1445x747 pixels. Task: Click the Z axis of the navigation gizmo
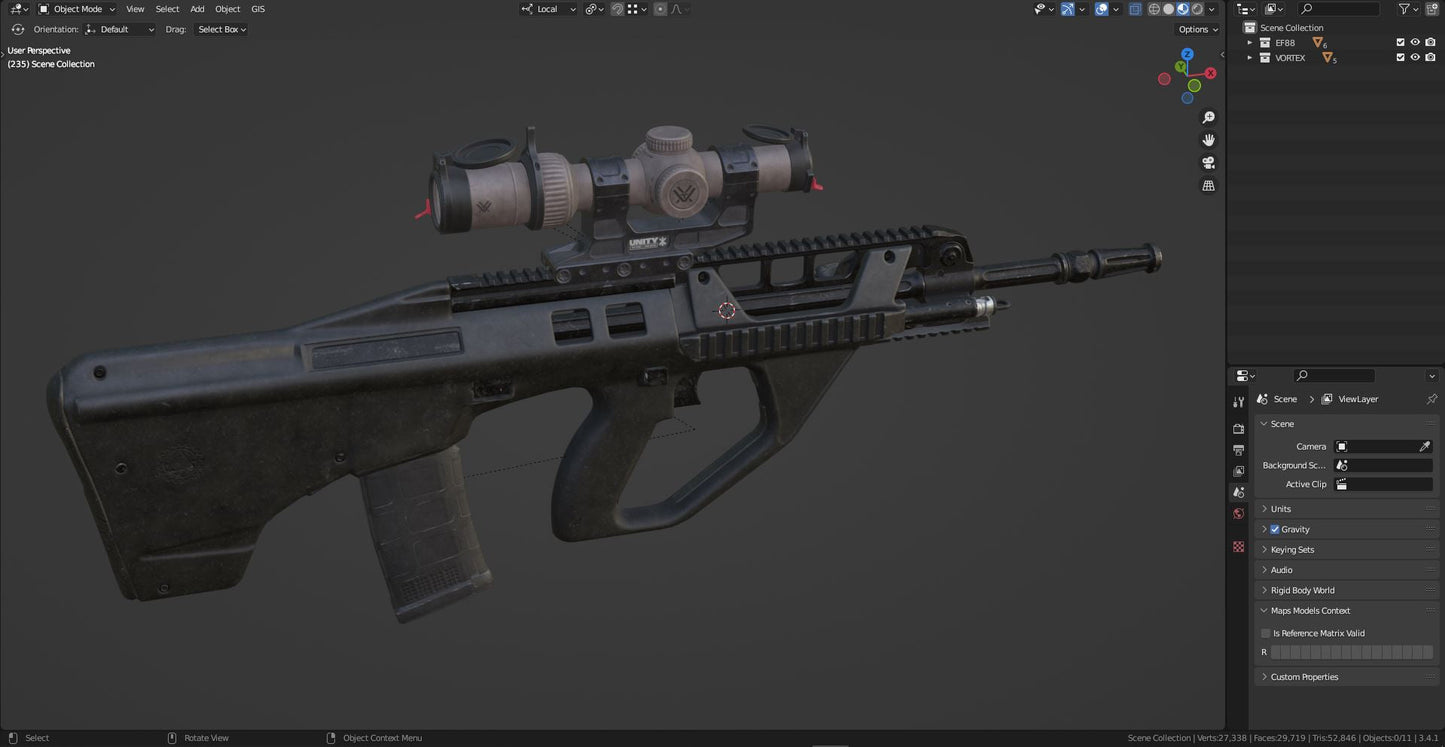(1187, 53)
